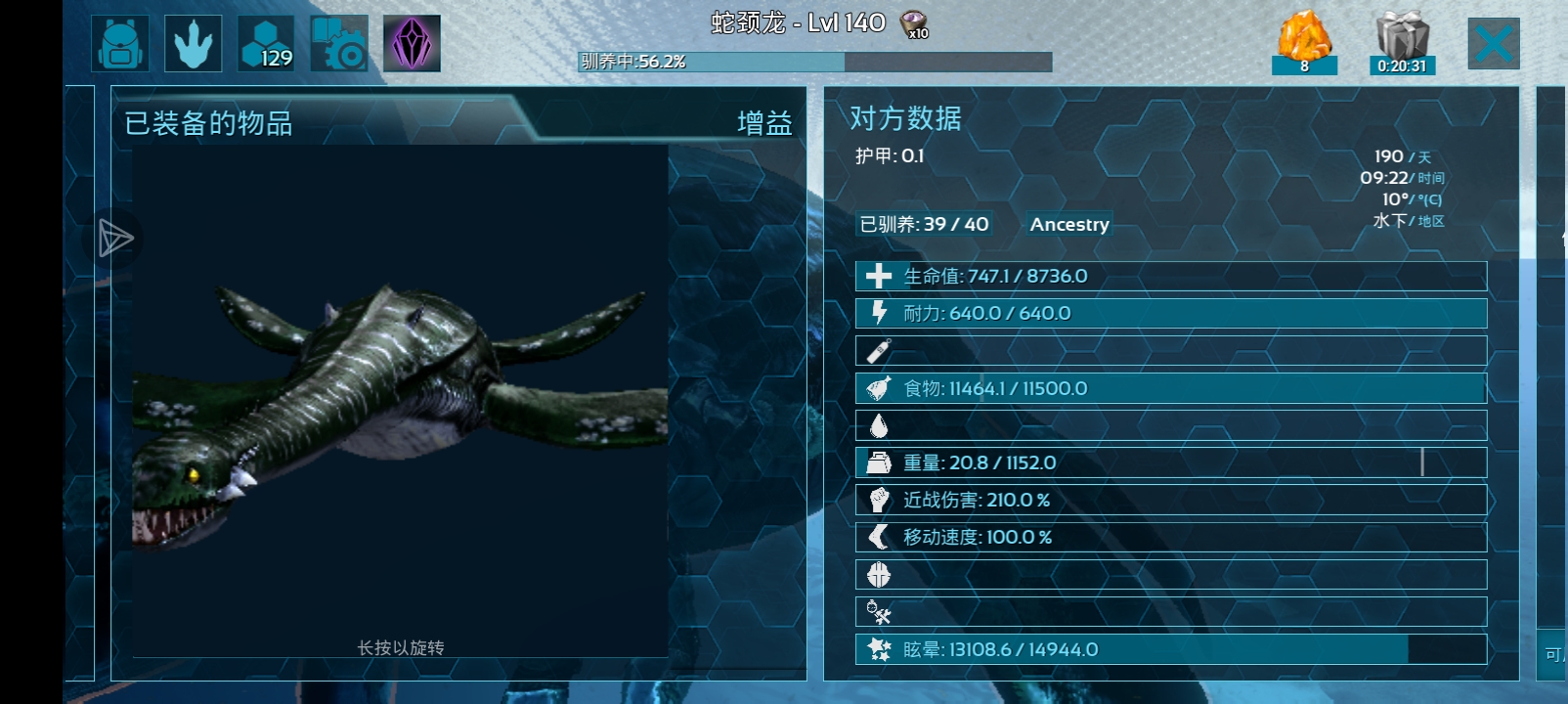The height and width of the screenshot is (704, 1568).
Task: Select the stamina 耐力 stat row
Action: 1170,313
